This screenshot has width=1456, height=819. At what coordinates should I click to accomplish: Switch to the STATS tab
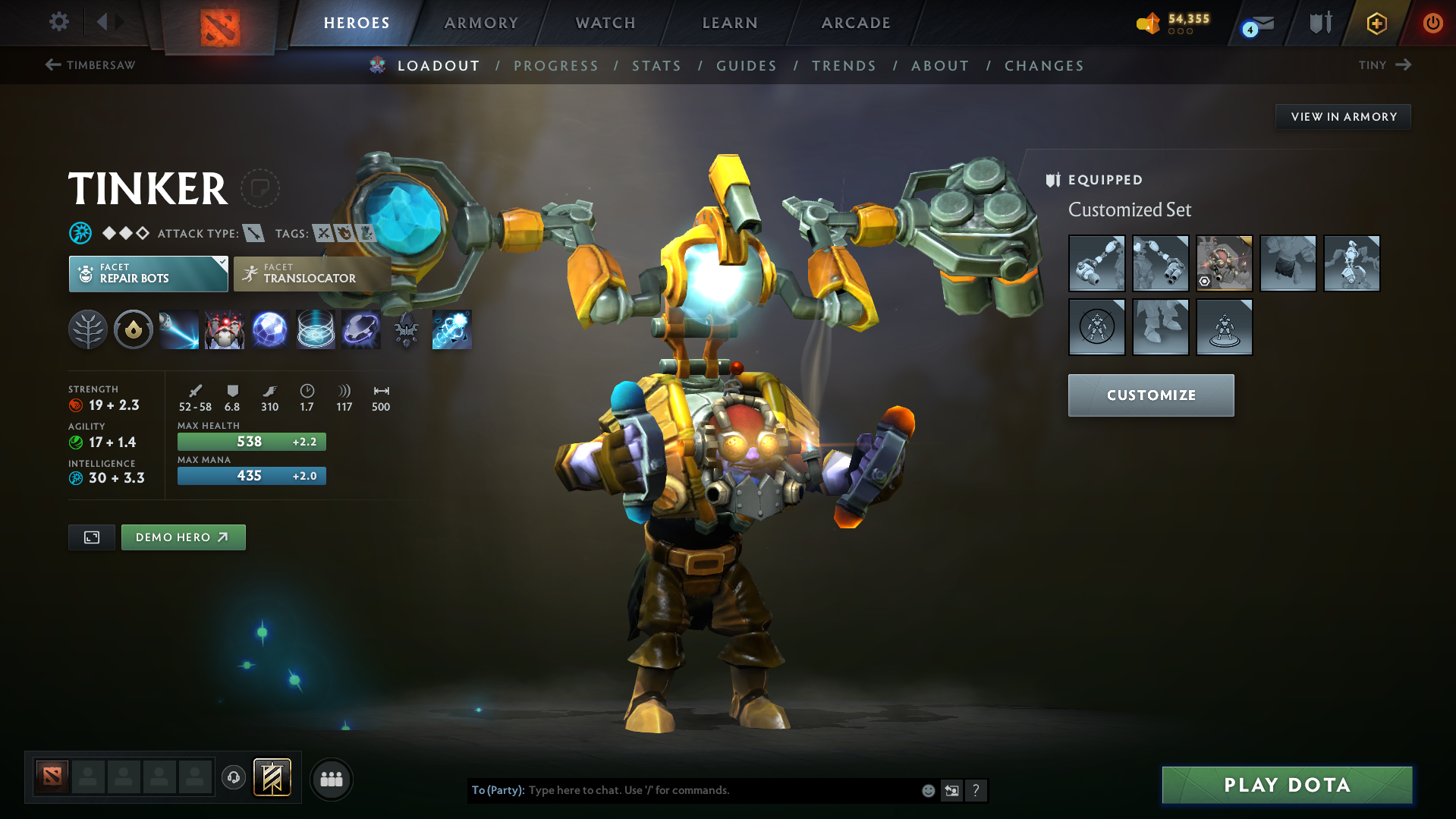click(656, 65)
